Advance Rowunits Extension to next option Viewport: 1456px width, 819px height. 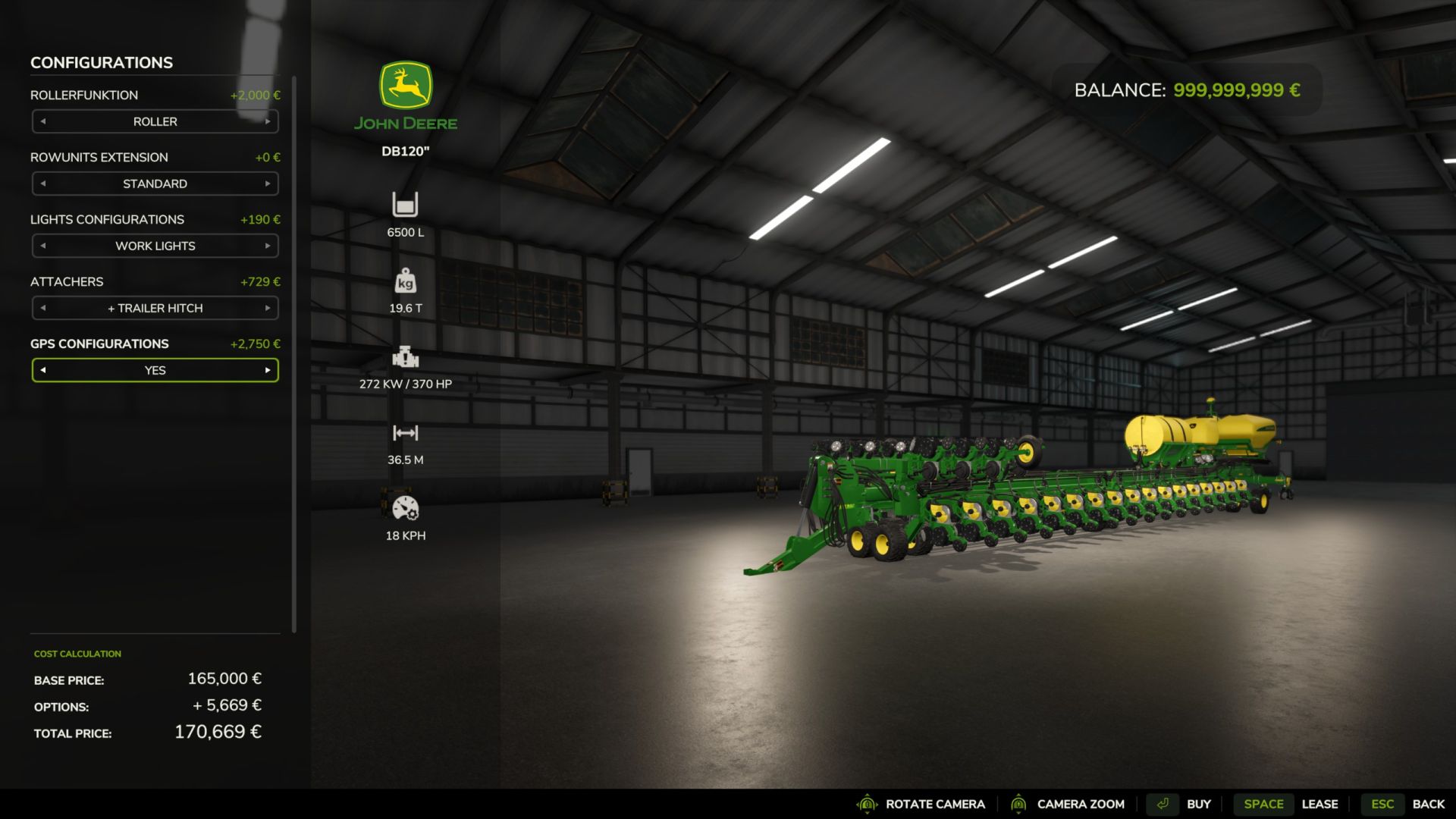(x=268, y=184)
